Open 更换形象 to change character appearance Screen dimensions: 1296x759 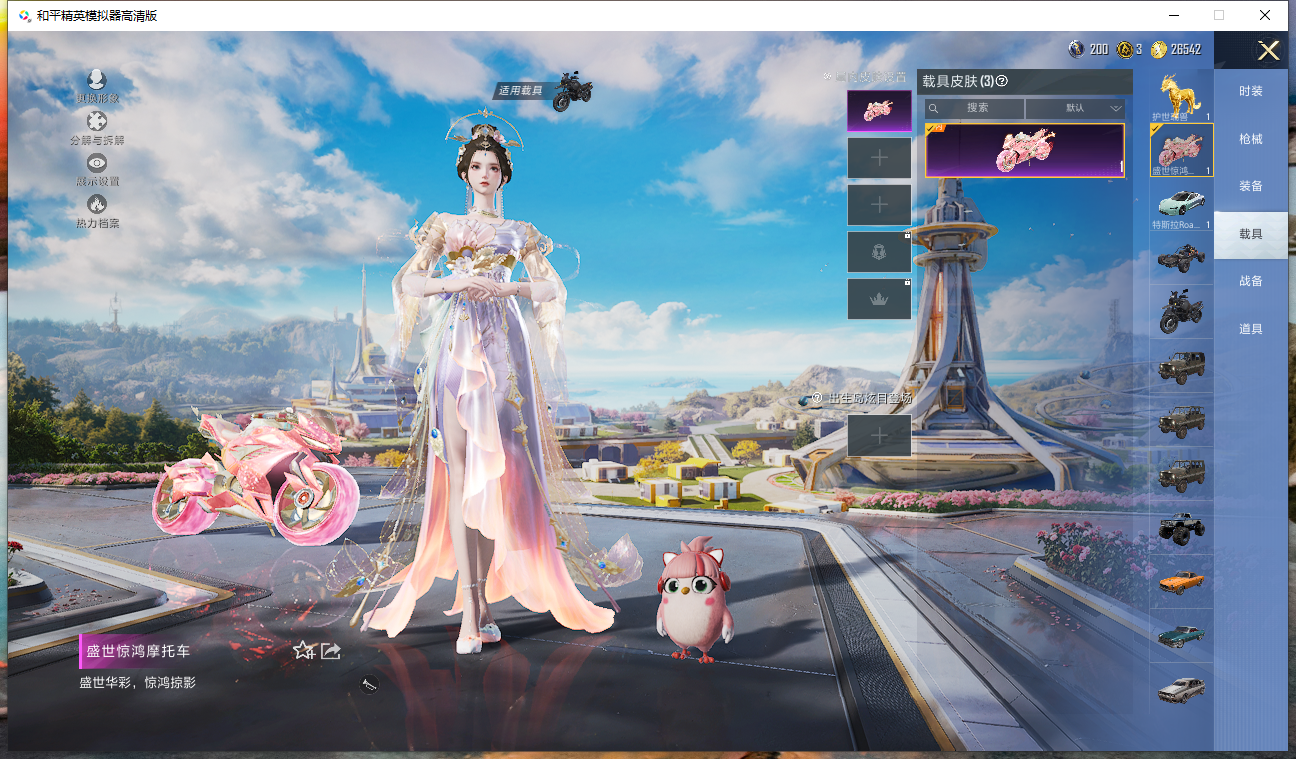(97, 86)
